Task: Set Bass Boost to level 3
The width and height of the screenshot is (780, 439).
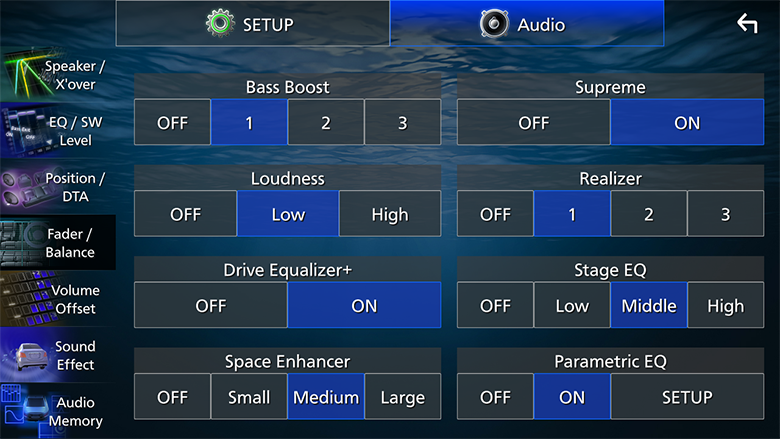Action: [402, 123]
